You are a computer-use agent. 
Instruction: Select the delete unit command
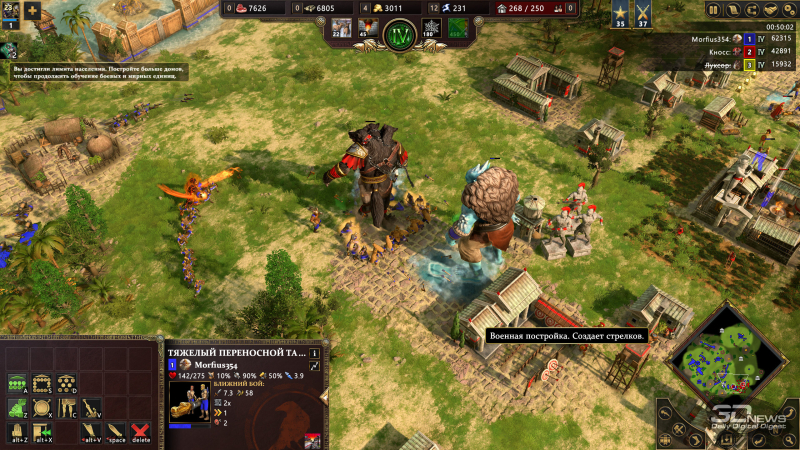(x=141, y=430)
